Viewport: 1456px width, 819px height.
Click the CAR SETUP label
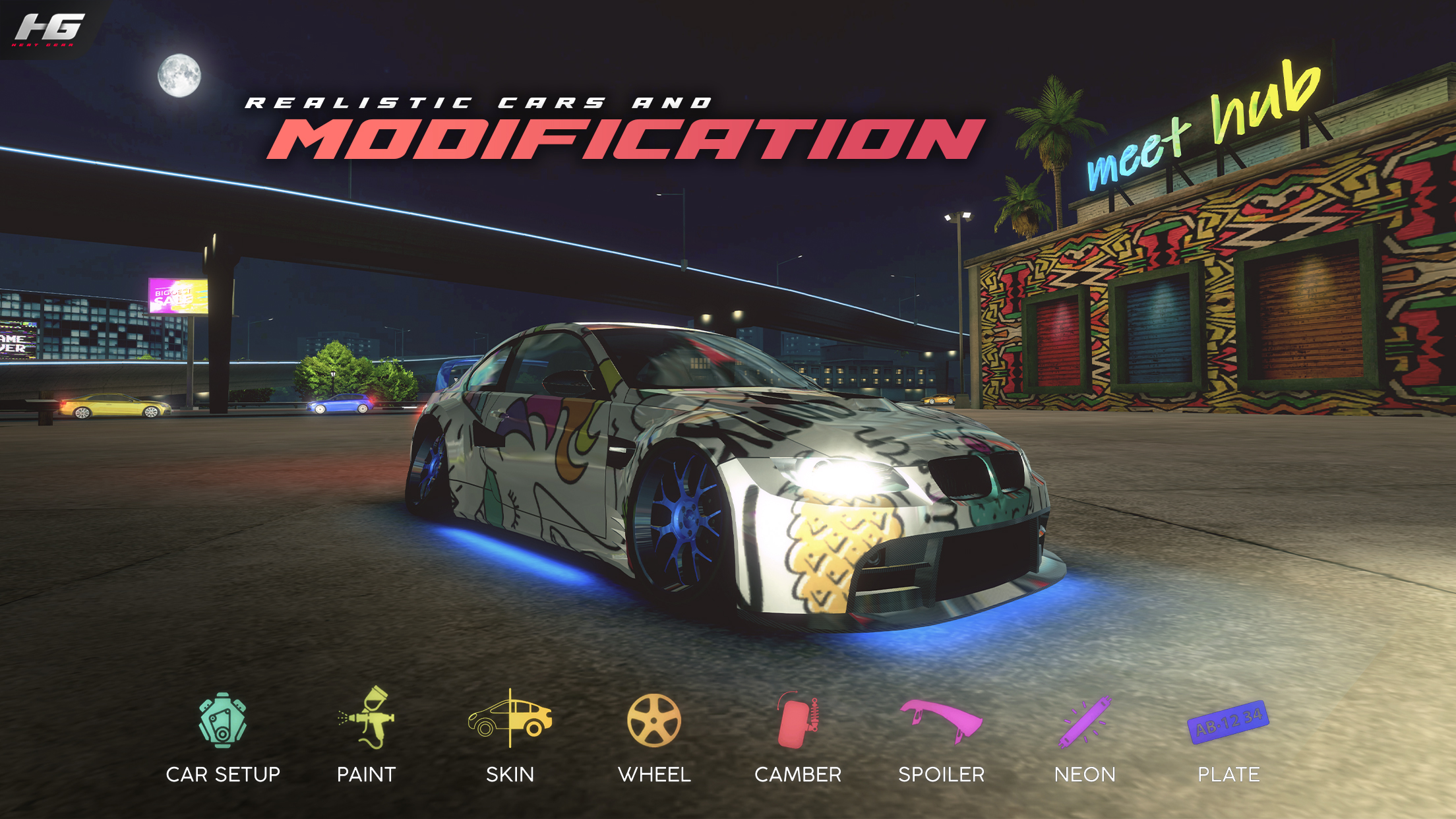tap(224, 774)
